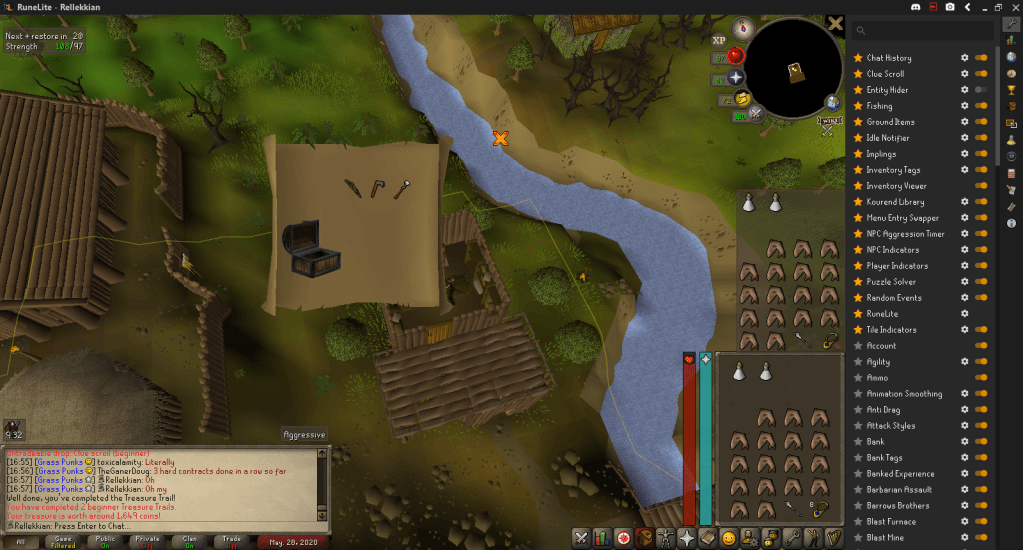Disable the Ground Items plugin toggle
The image size is (1023, 550).
981,122
